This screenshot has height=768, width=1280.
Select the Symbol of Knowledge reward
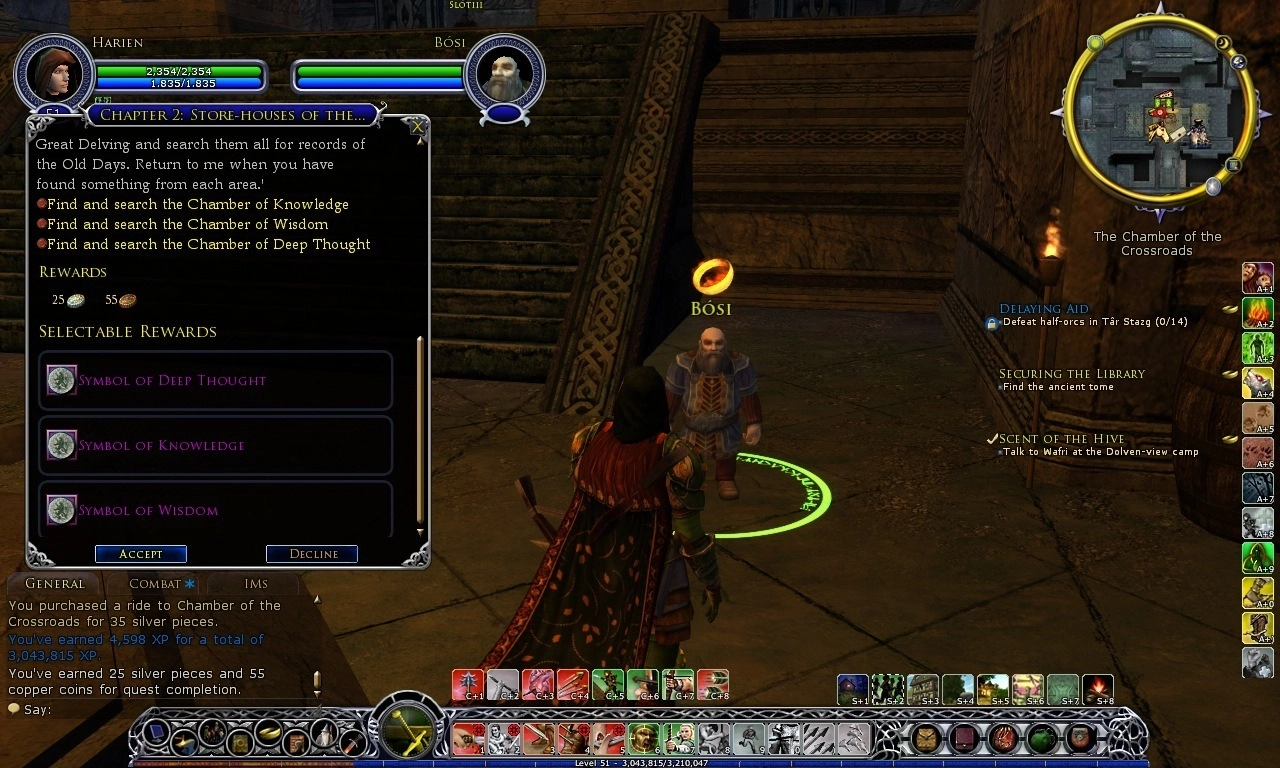tap(215, 445)
